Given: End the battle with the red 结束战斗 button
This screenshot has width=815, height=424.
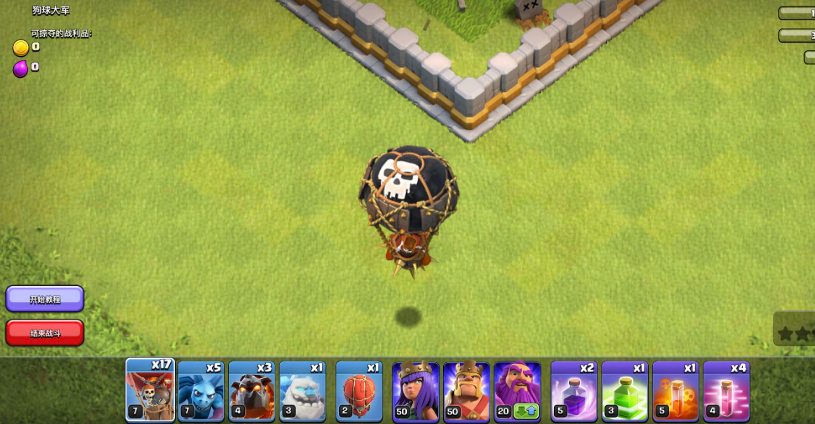Looking at the screenshot, I should click(45, 332).
